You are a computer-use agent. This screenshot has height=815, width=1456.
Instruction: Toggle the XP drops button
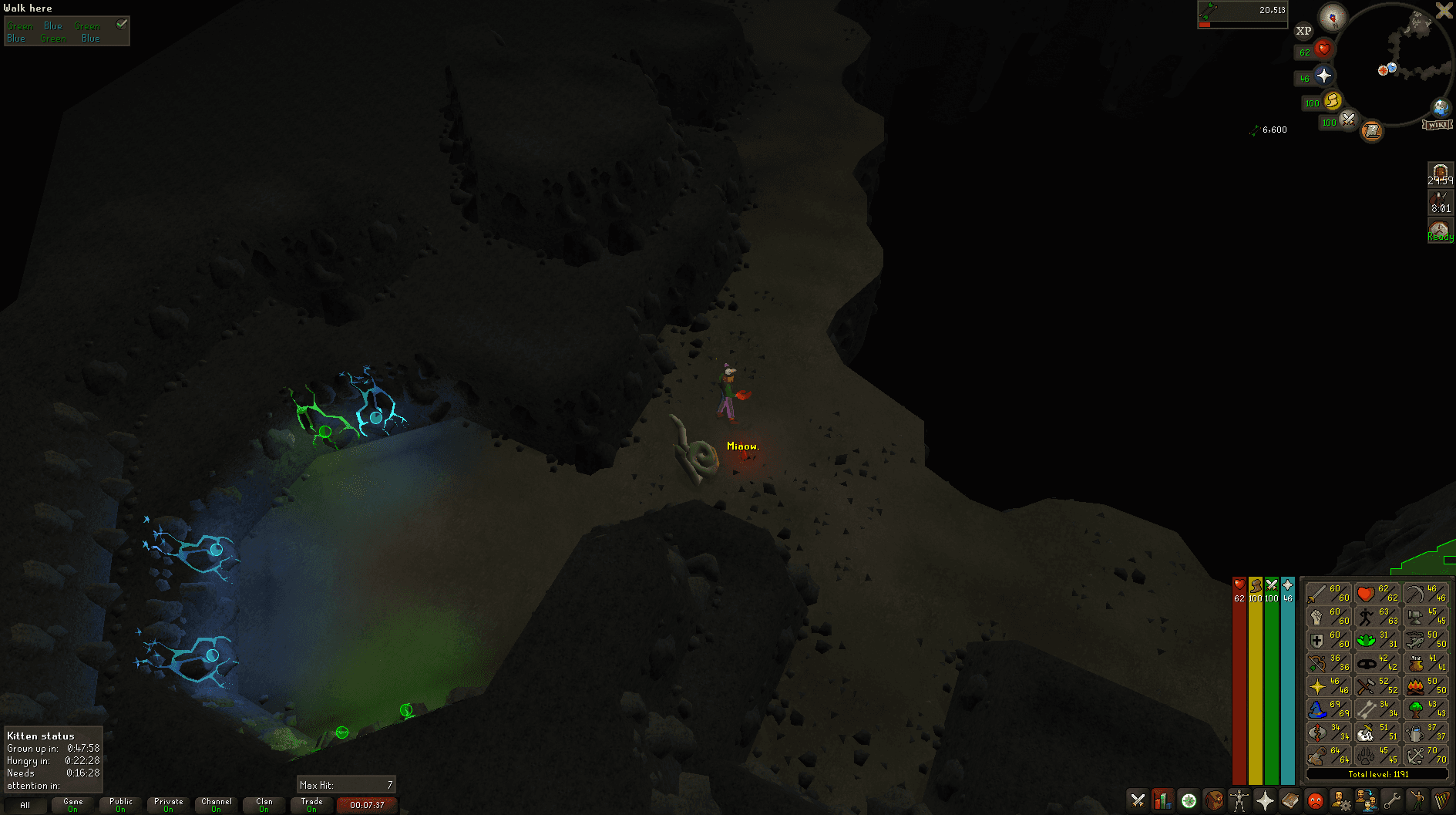click(1303, 31)
